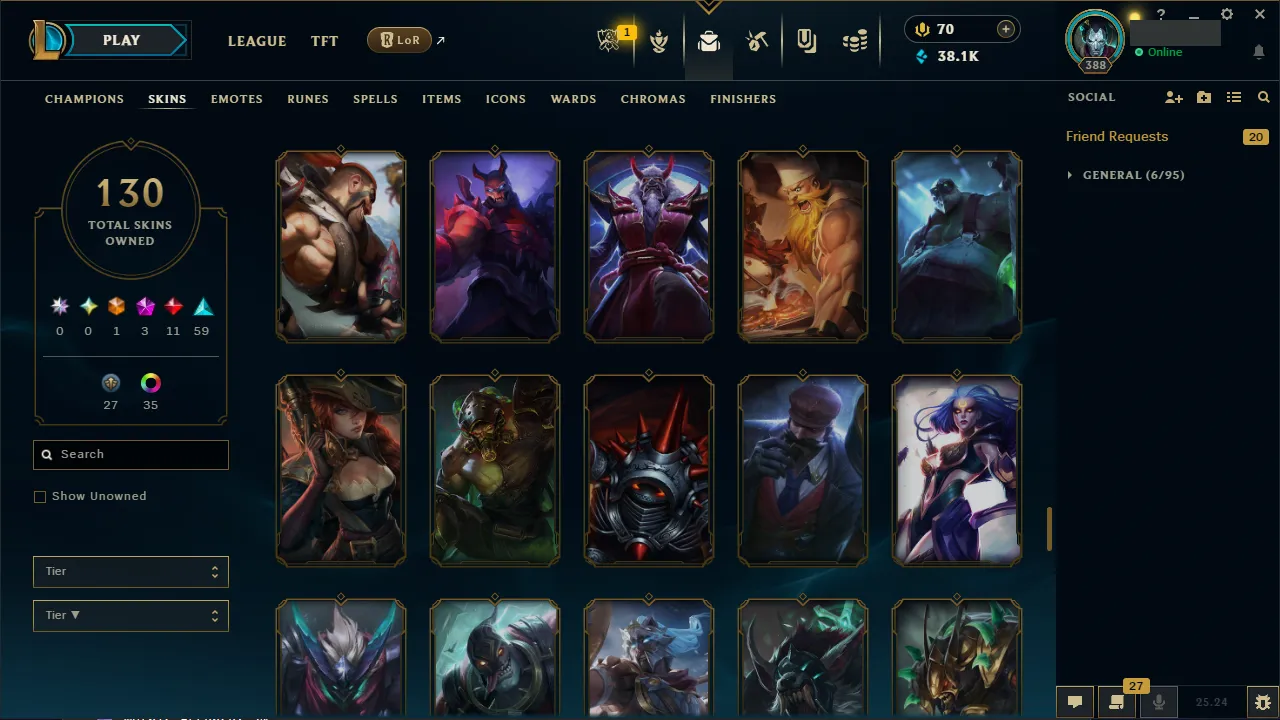The image size is (1280, 720).
Task: Click the microphone icon at bottom right
Action: (x=1158, y=701)
